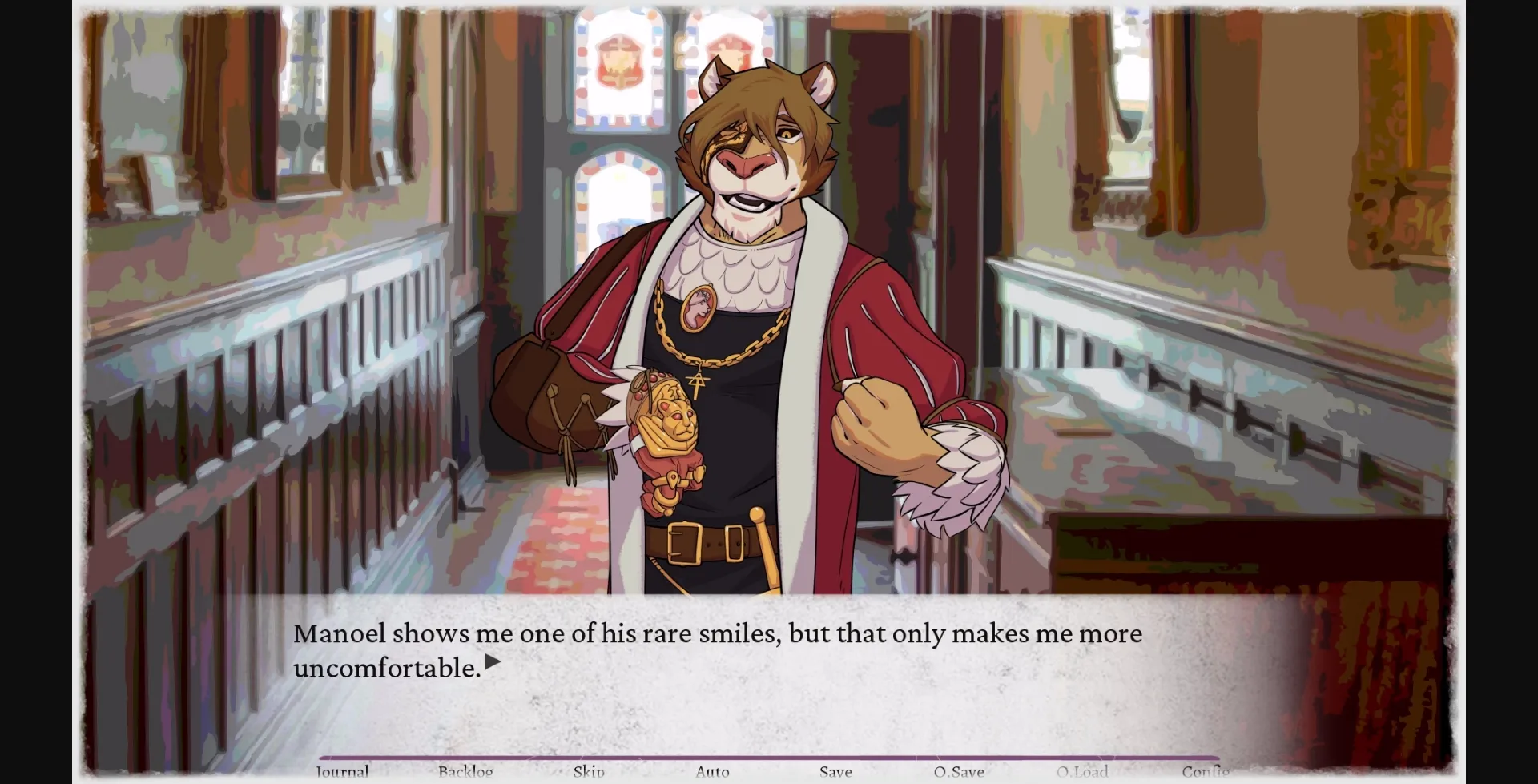
Task: Open the Journal from the quick menu
Action: point(341,771)
